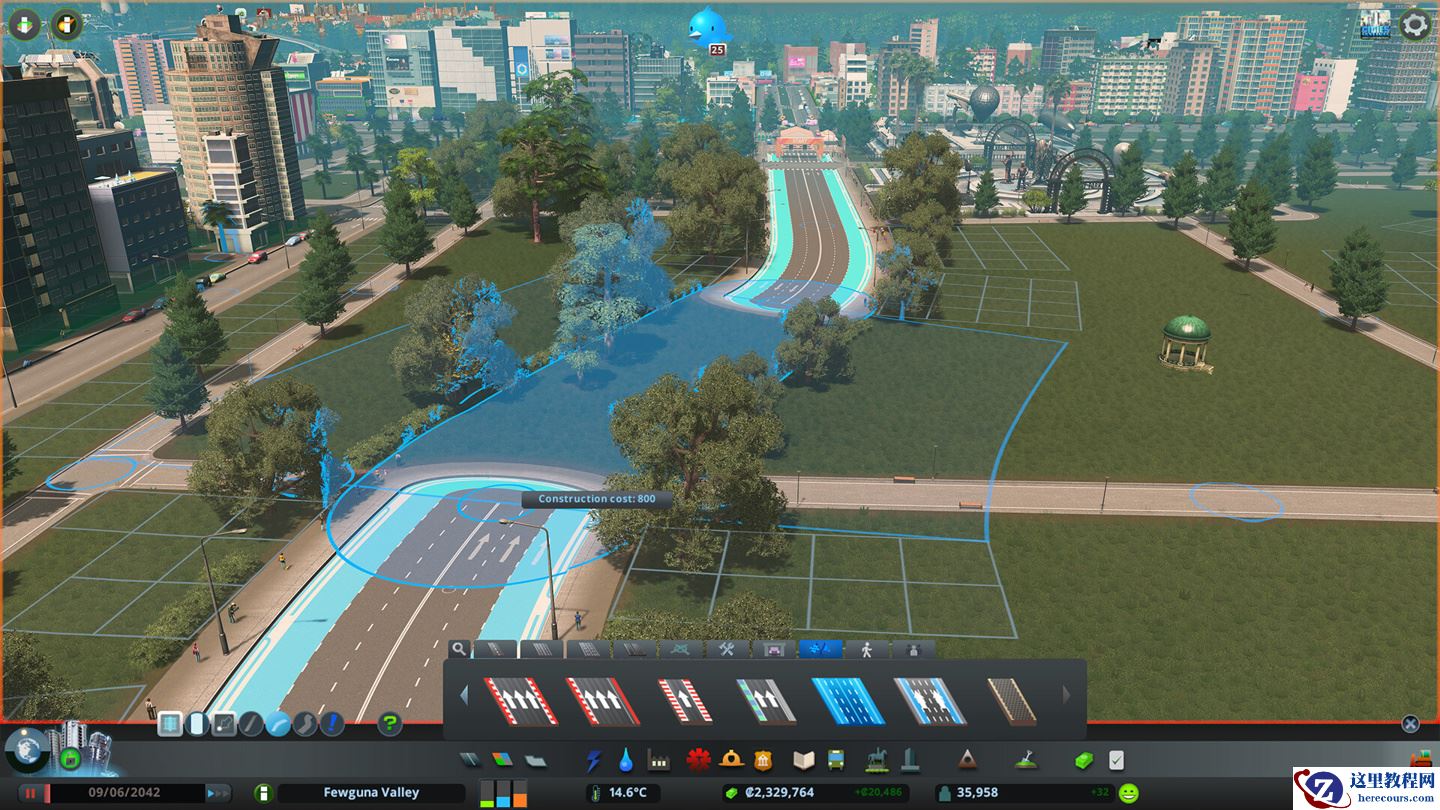The image size is (1440, 810).
Task: Open the landscaping shovel tool
Action: pos(1025,761)
